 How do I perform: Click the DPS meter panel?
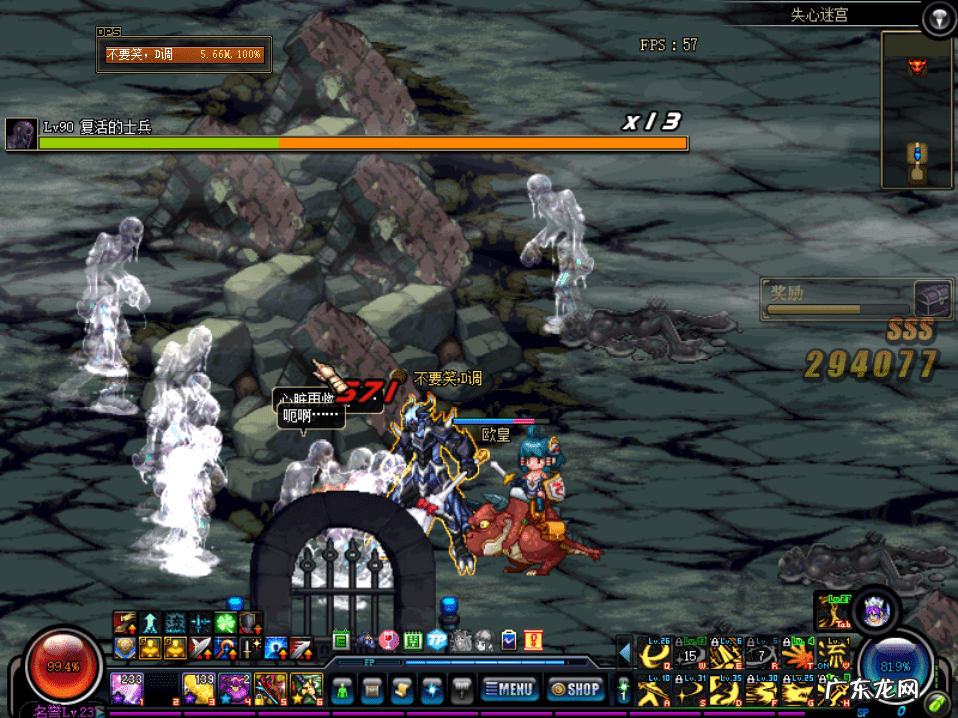pyautogui.click(x=184, y=54)
